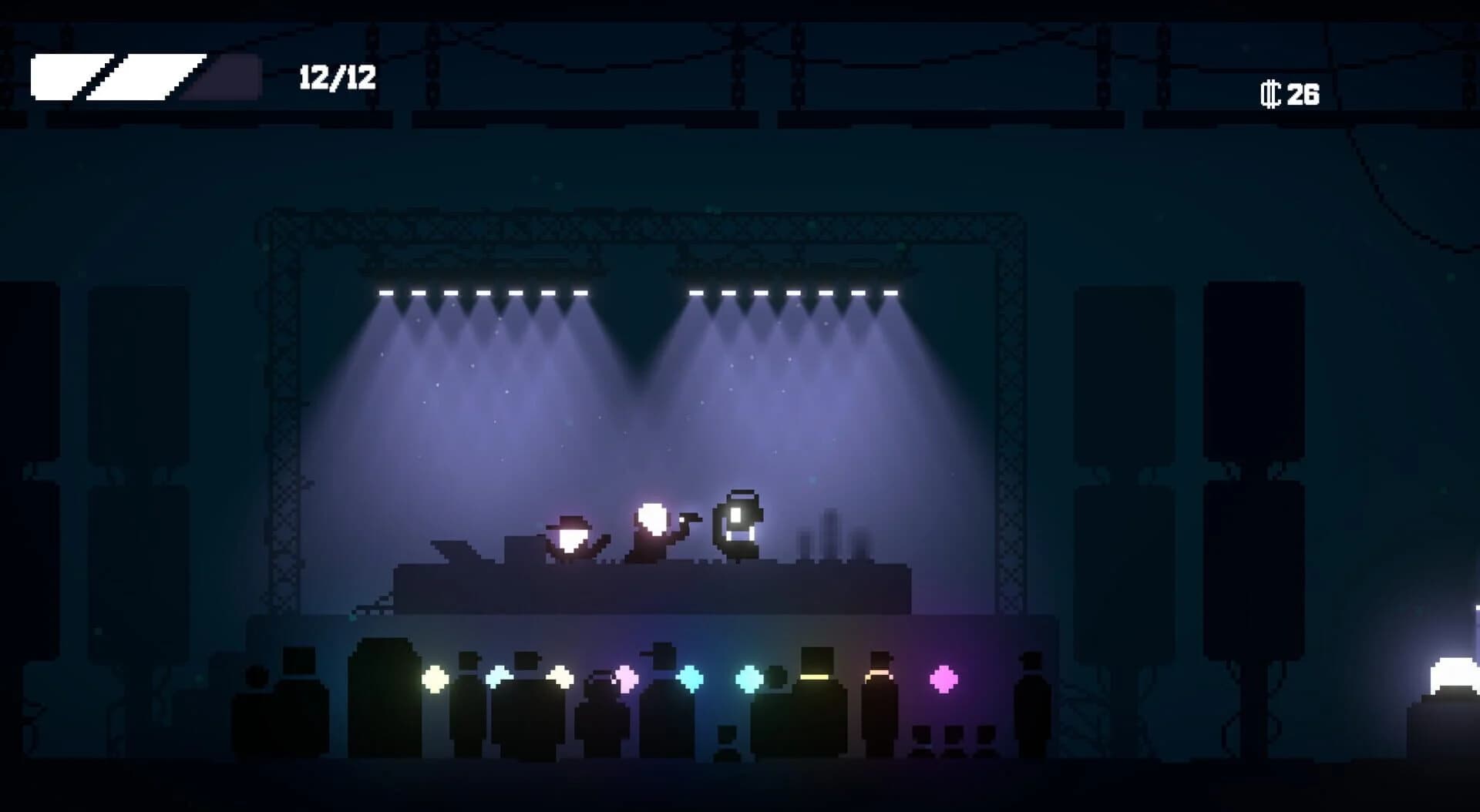Viewport: 1480px width, 812px height.
Task: Click the 12/12 ammo counter text
Action: coord(337,77)
